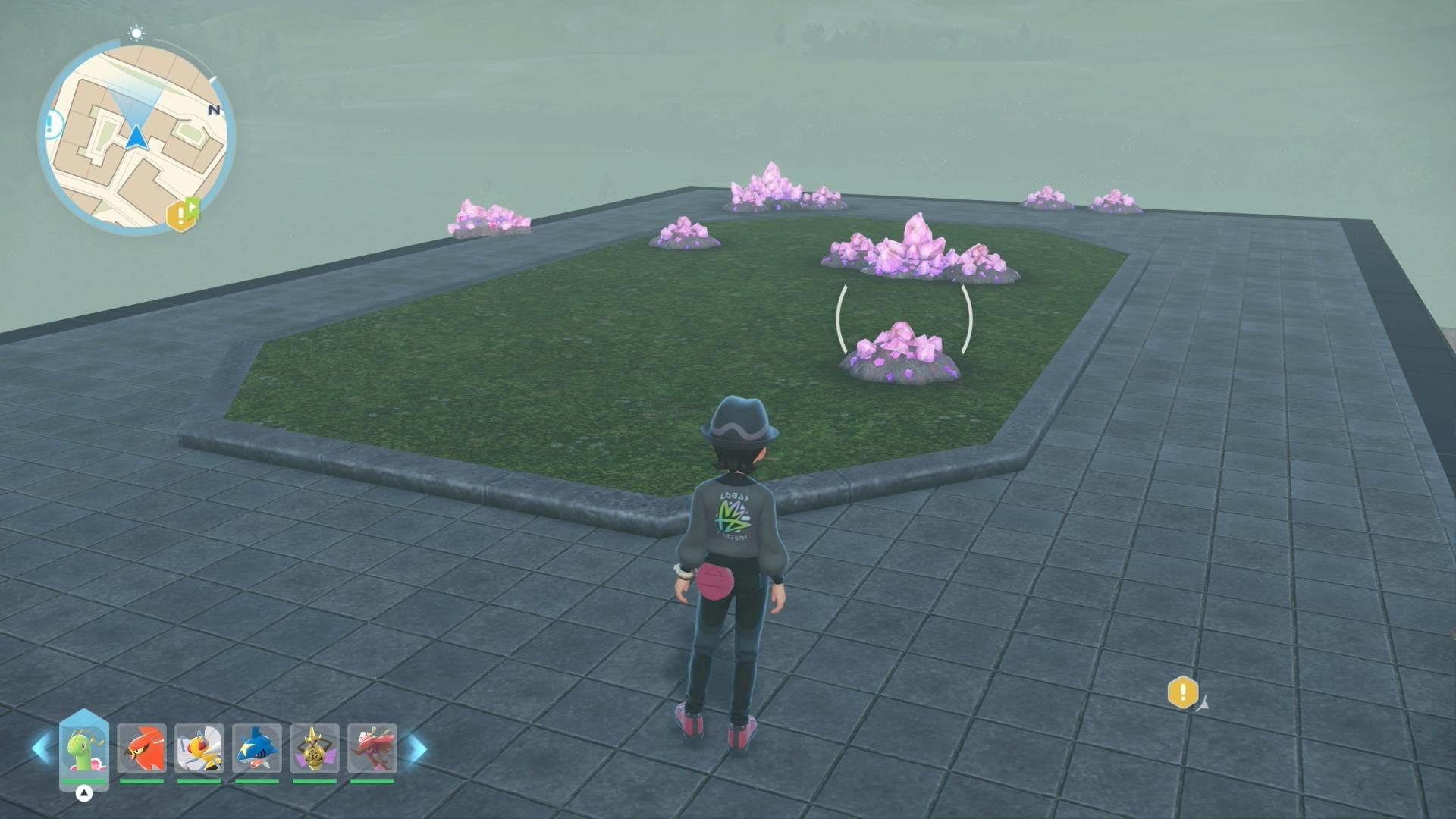Choose Talonflame from the party bar

coord(142,748)
